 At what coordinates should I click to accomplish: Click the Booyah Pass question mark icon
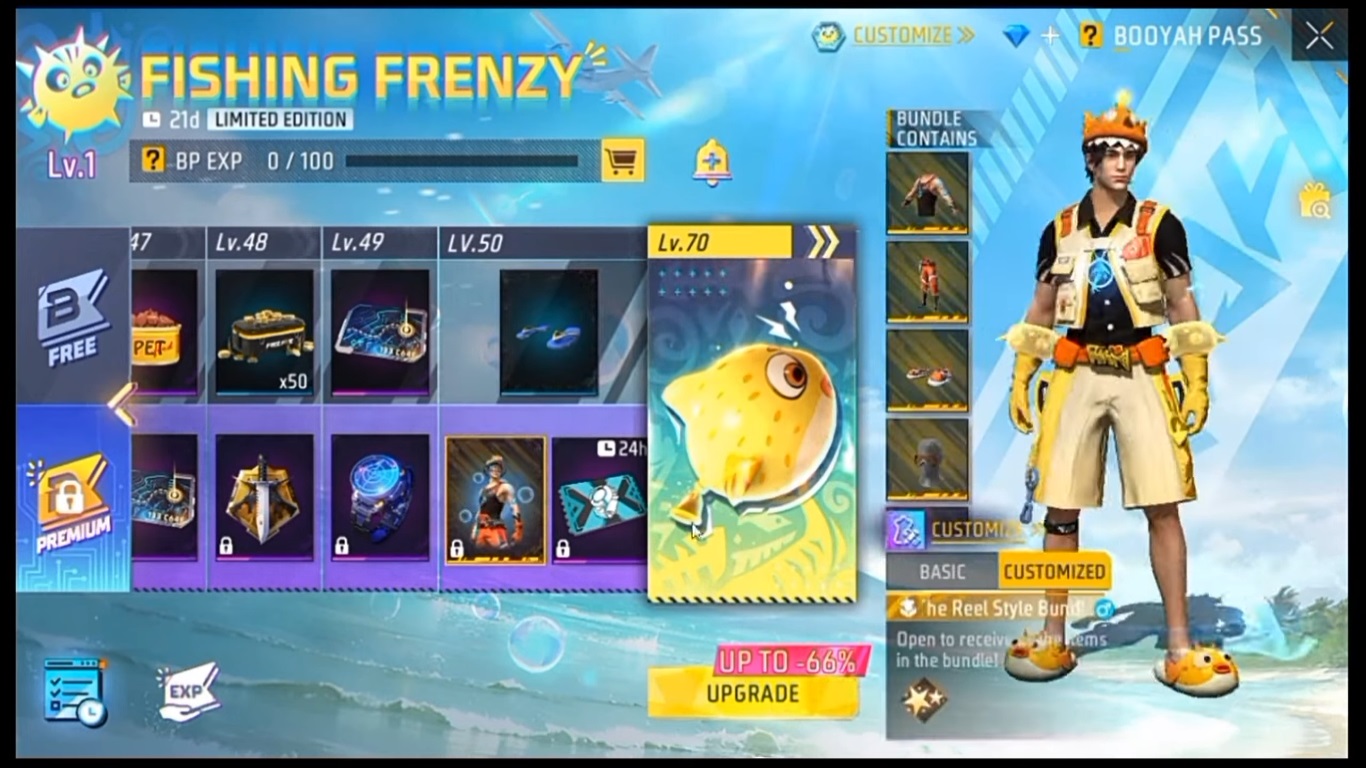click(1091, 35)
